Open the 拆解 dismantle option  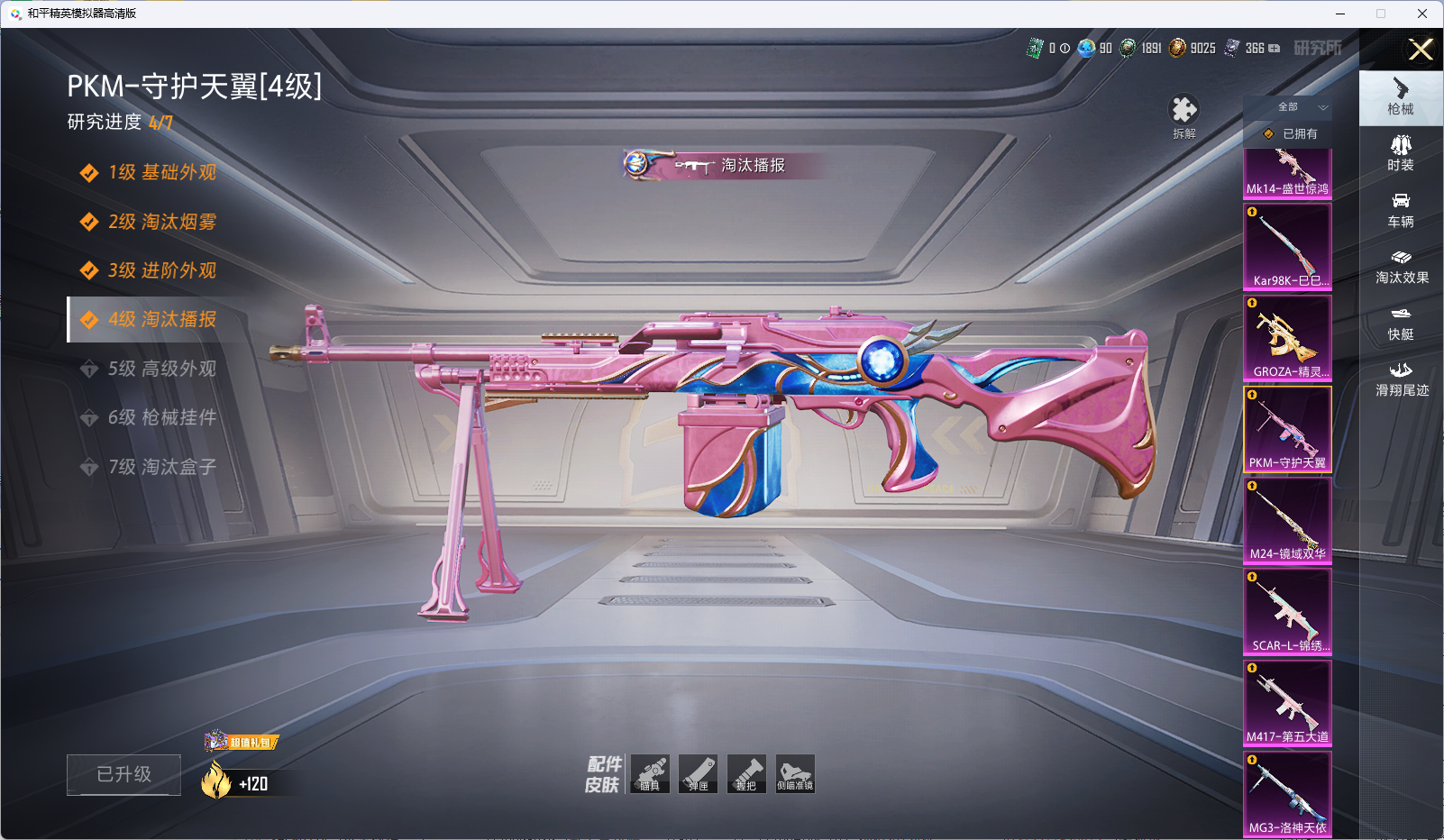[1184, 116]
